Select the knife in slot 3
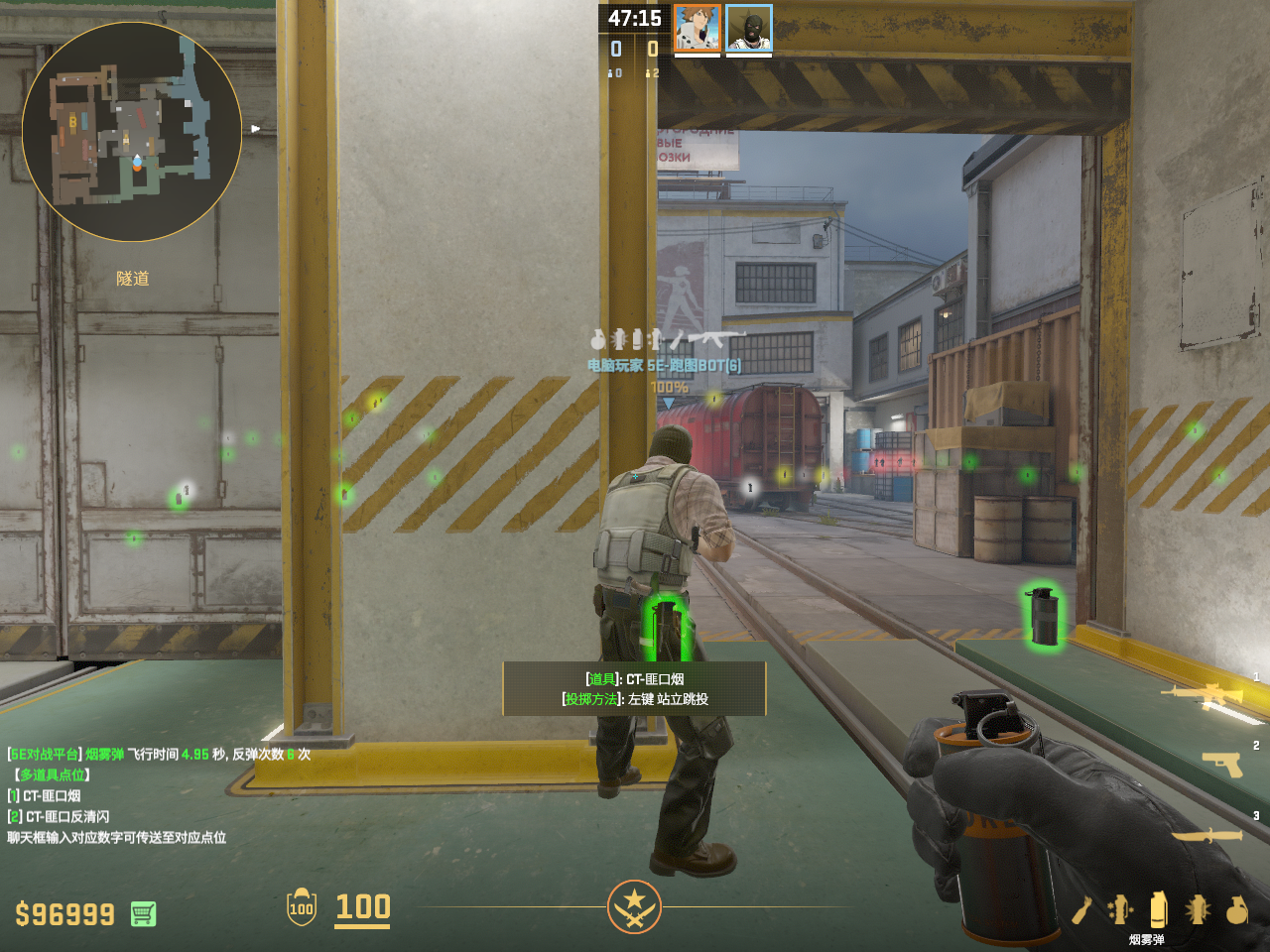The height and width of the screenshot is (952, 1270). pyautogui.click(x=1208, y=835)
